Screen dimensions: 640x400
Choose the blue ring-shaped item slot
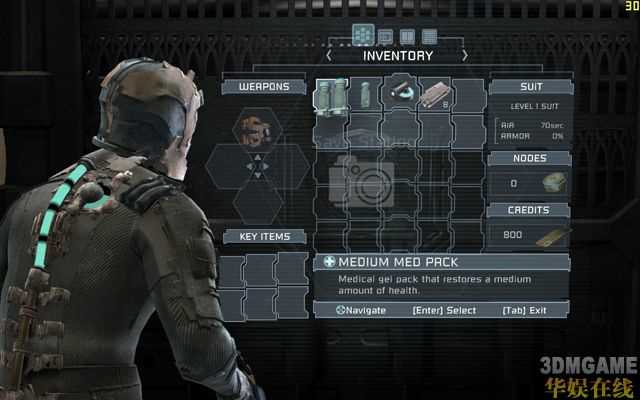(400, 92)
